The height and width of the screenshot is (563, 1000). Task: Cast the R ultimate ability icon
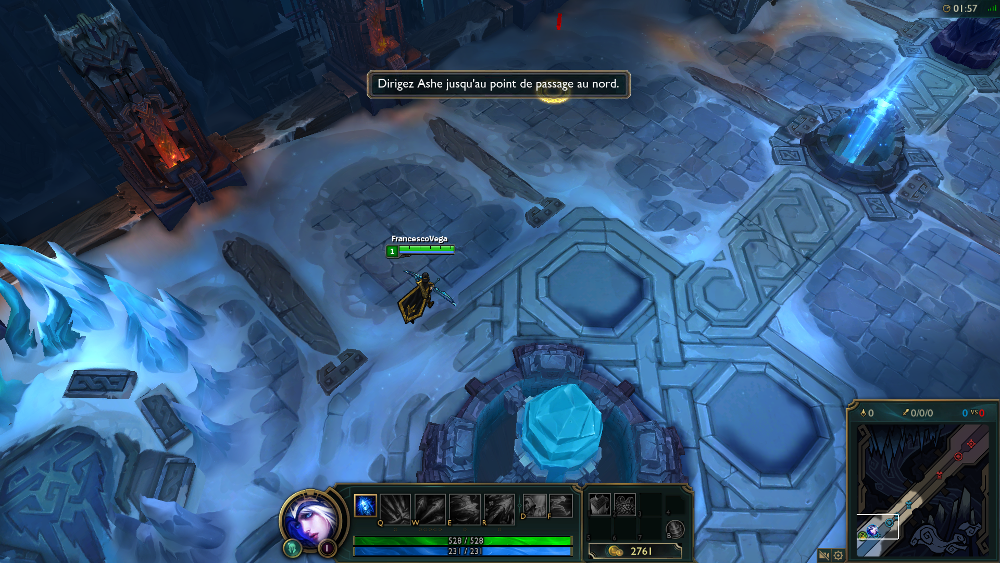[x=498, y=507]
